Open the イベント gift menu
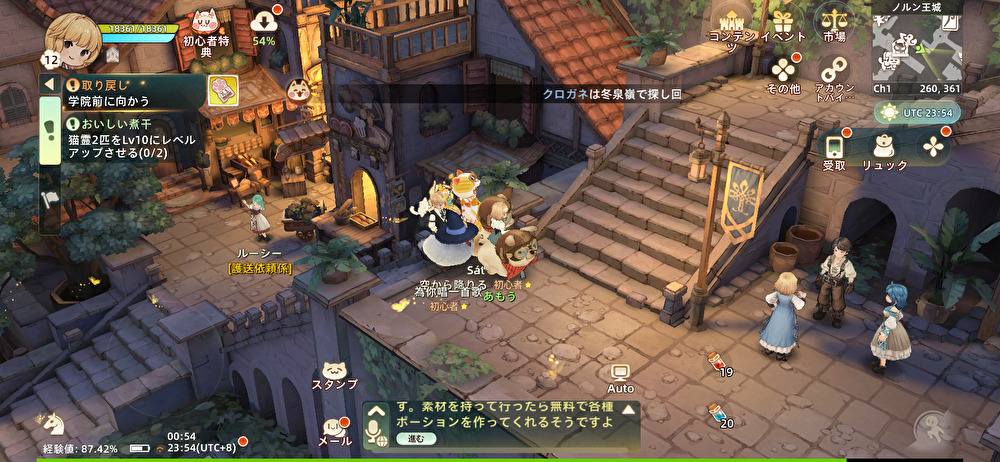The width and height of the screenshot is (1000, 462). pos(783,24)
